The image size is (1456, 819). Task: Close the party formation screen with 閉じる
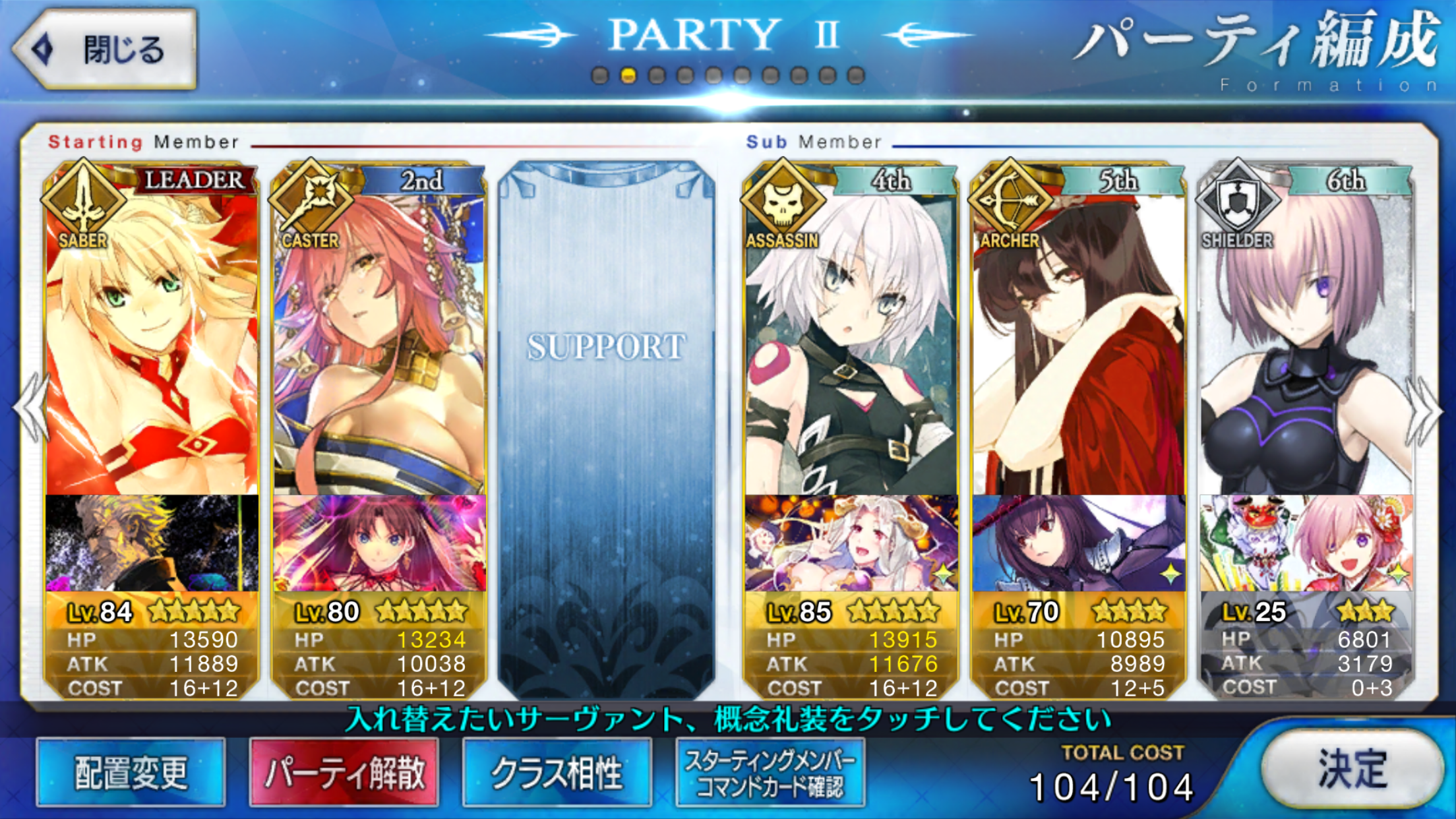[106, 49]
